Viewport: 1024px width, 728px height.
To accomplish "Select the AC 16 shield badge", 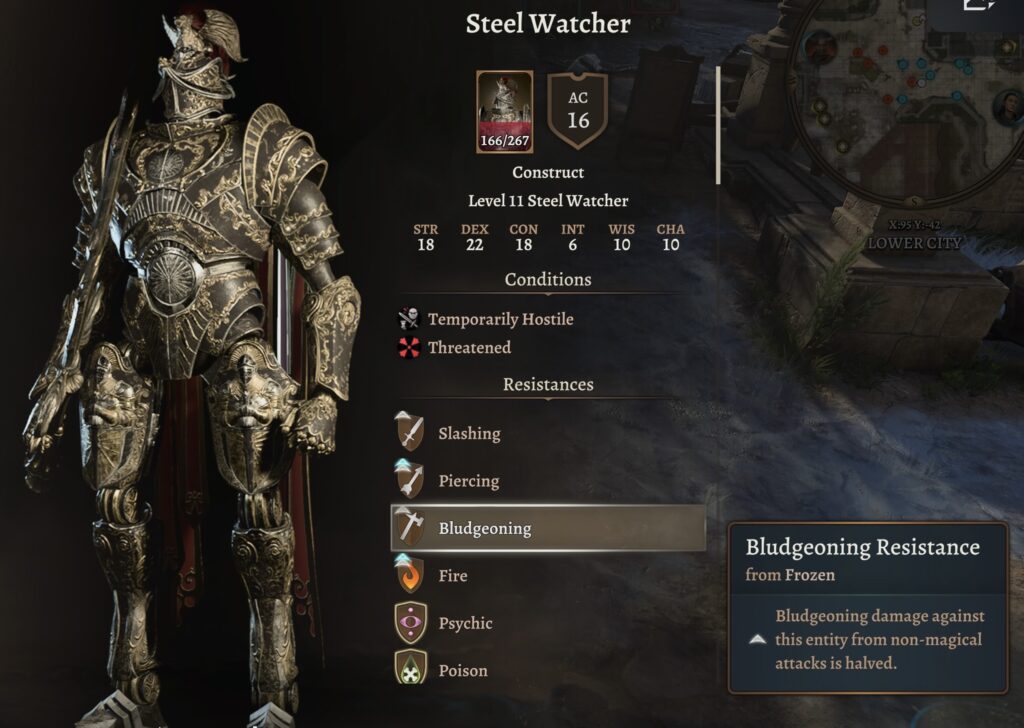I will click(578, 111).
